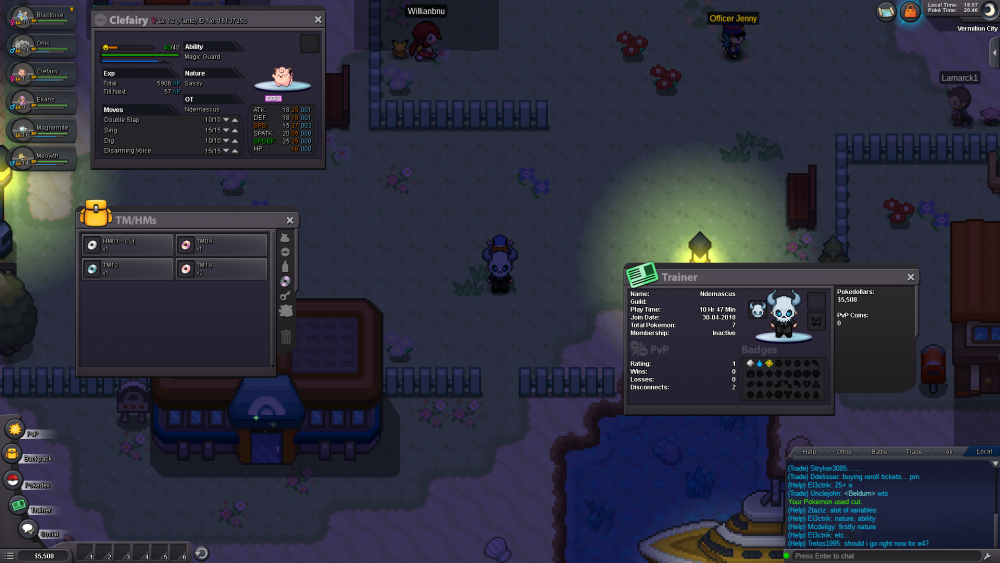The height and width of the screenshot is (563, 1000).
Task: Choose Onix from the party list
Action: pos(43,47)
